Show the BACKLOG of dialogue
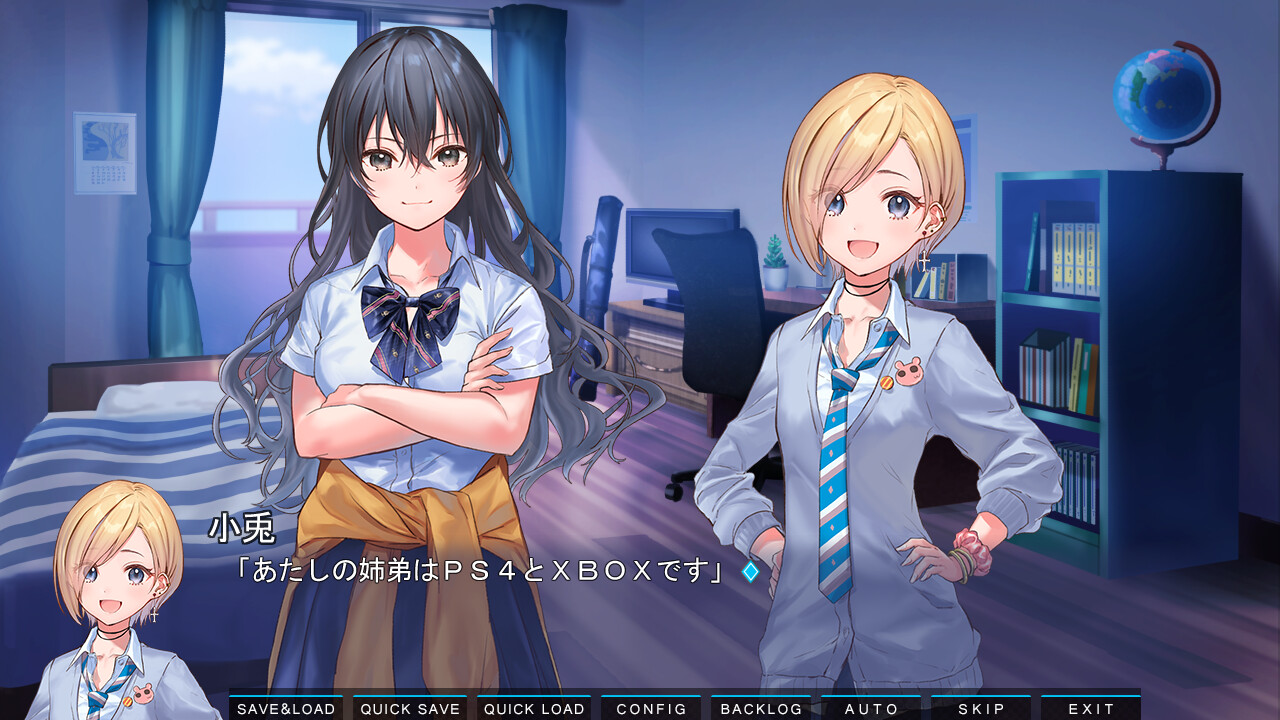 click(x=761, y=708)
